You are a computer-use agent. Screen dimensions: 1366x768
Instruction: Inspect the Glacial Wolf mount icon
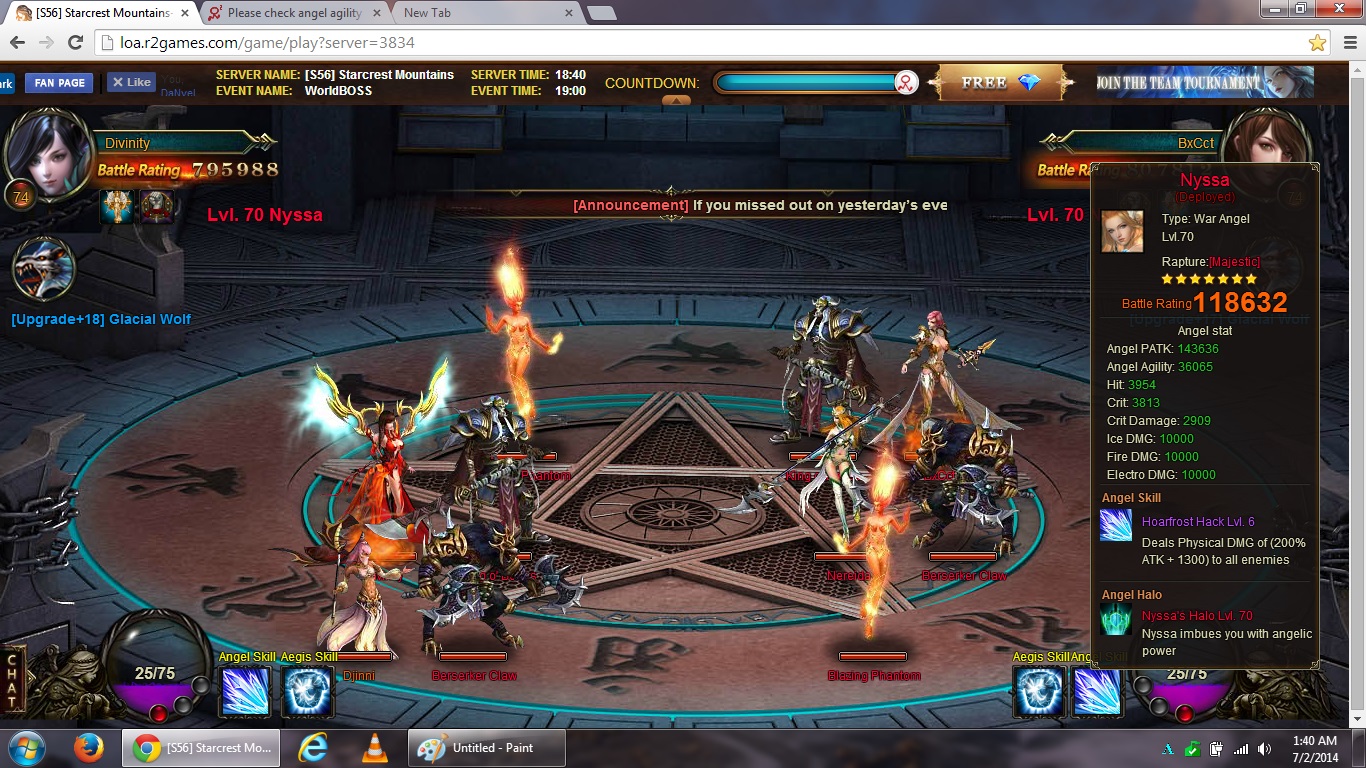click(45, 270)
